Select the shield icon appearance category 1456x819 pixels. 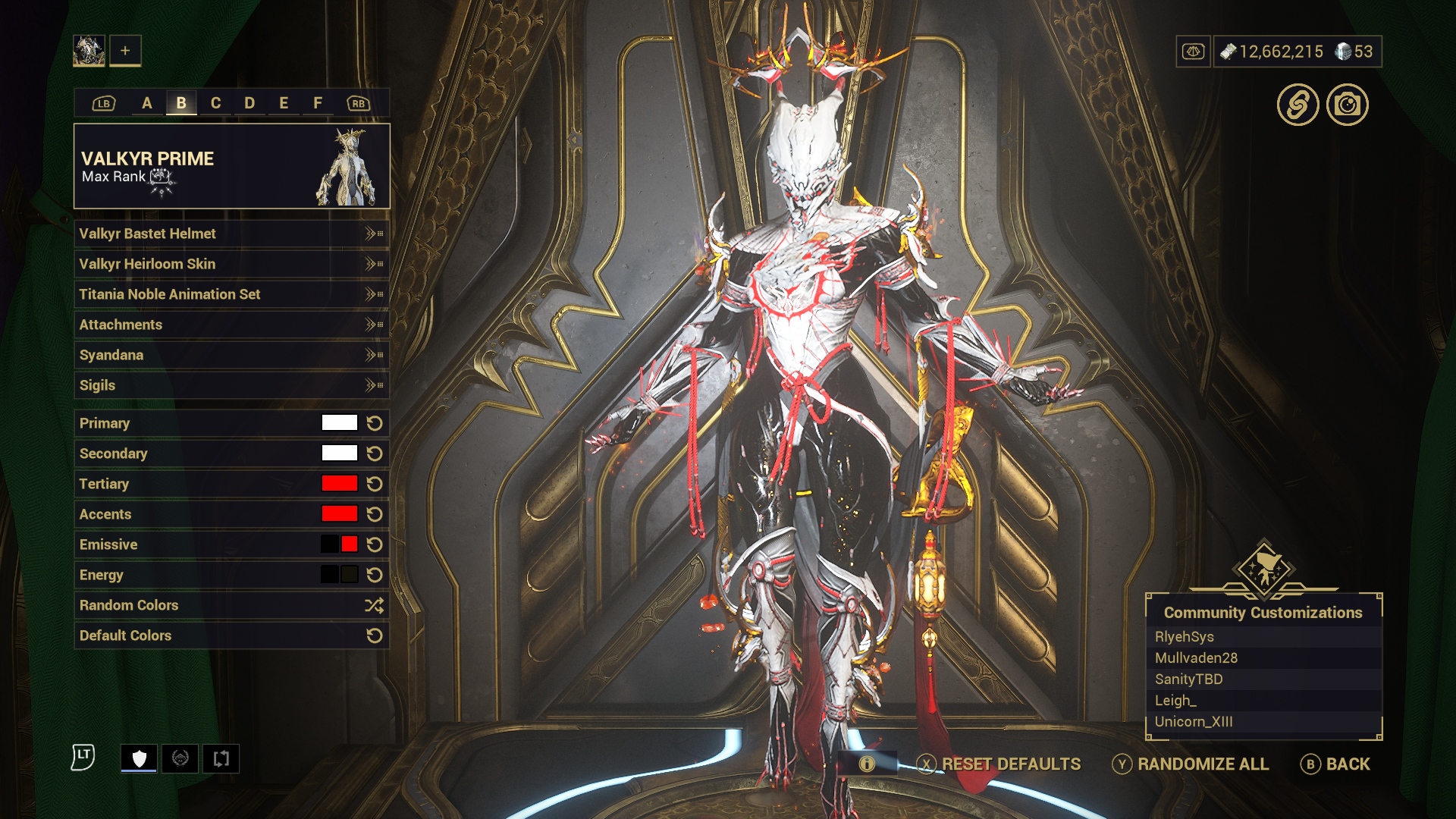coord(139,758)
